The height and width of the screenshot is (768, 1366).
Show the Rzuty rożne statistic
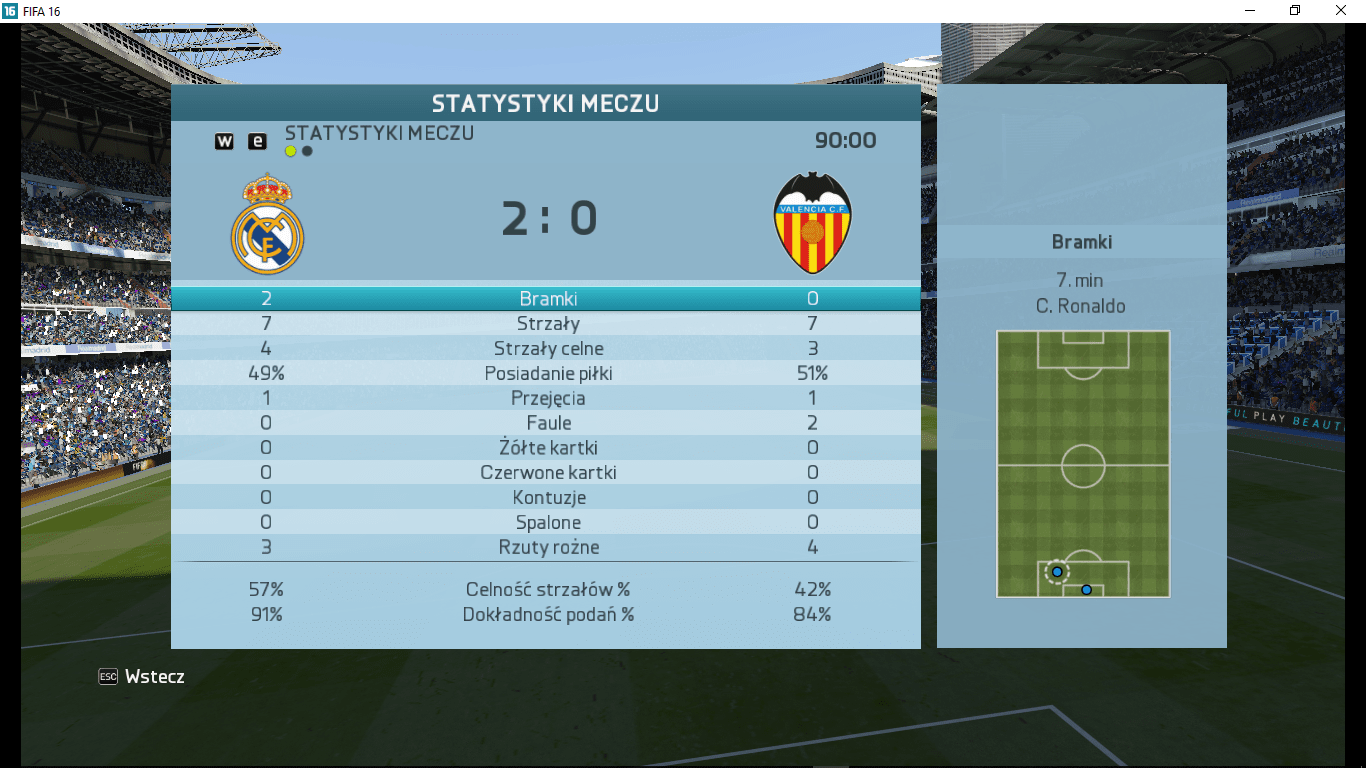547,548
